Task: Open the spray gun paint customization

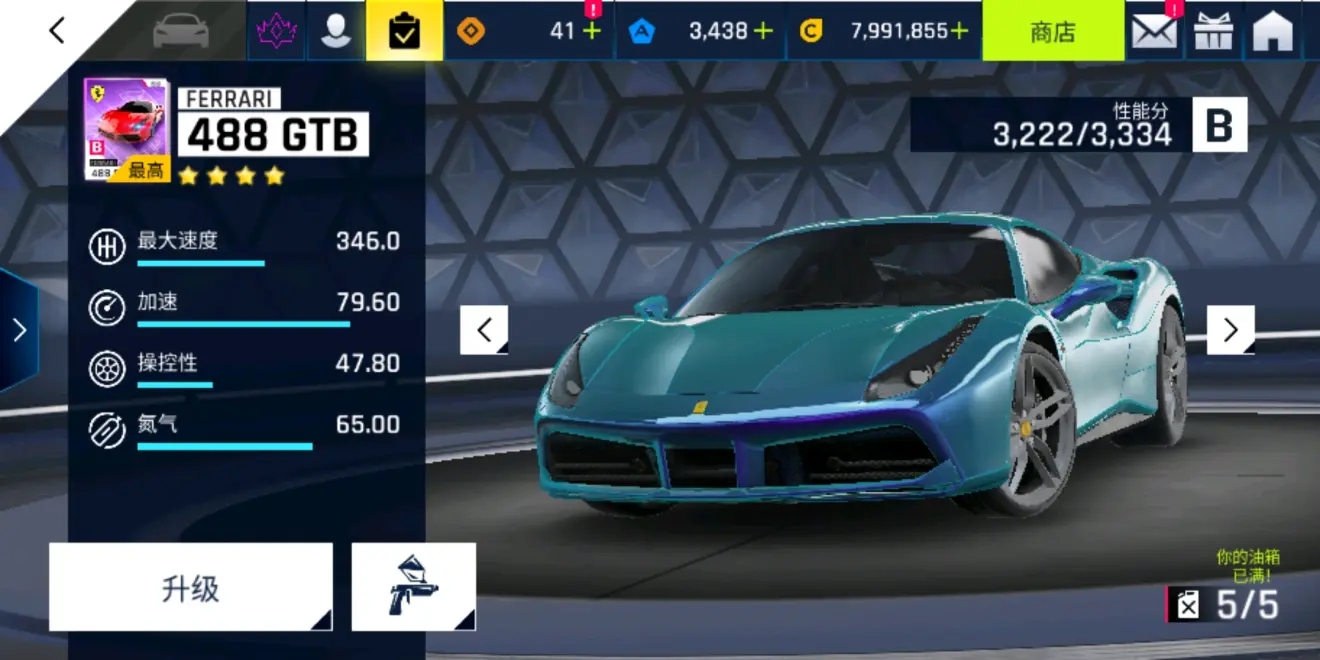Action: 413,588
